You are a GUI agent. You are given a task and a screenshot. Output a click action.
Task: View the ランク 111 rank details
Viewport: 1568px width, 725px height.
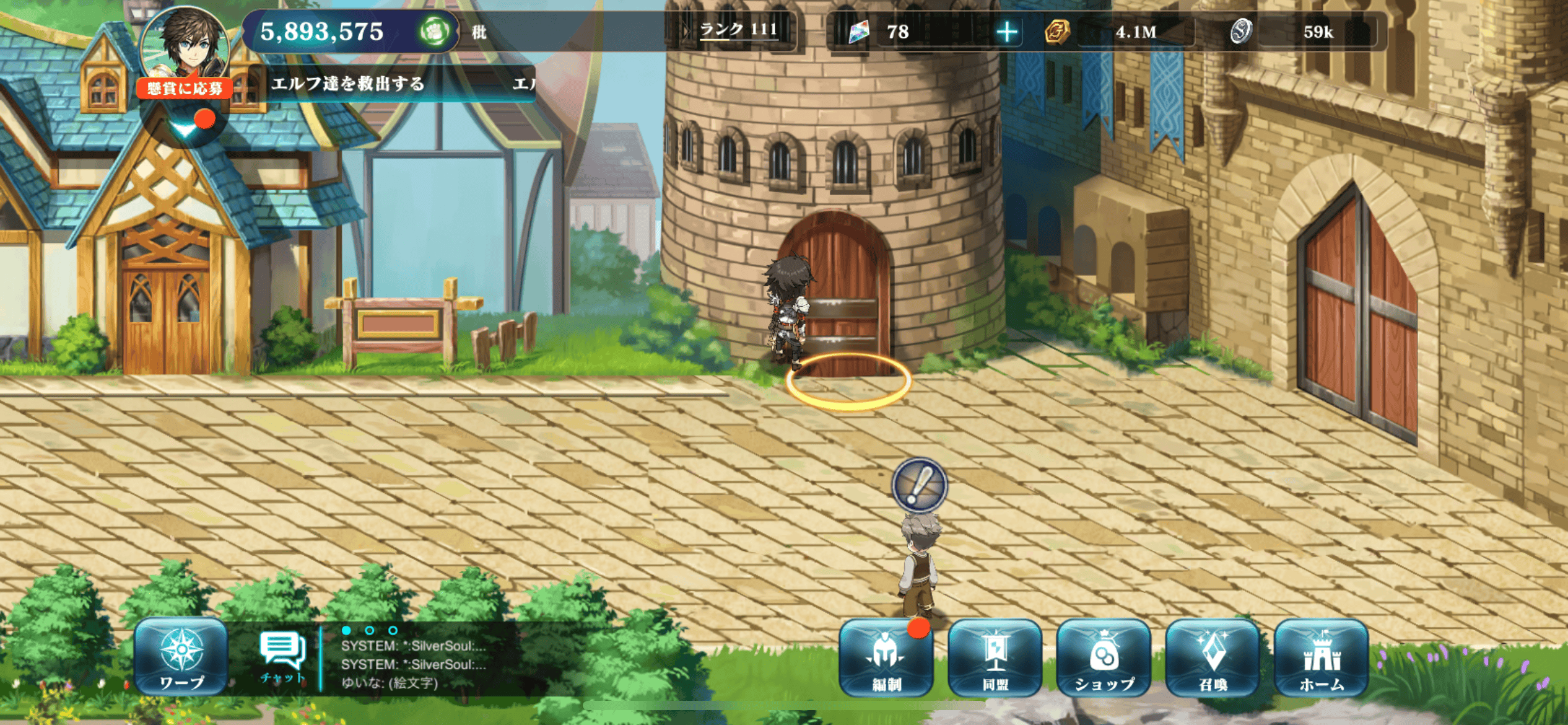(738, 30)
